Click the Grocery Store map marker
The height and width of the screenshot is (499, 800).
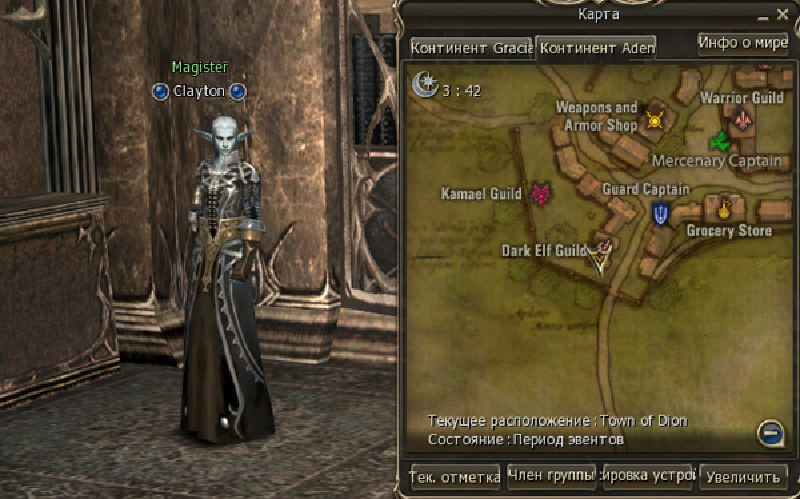(x=724, y=209)
